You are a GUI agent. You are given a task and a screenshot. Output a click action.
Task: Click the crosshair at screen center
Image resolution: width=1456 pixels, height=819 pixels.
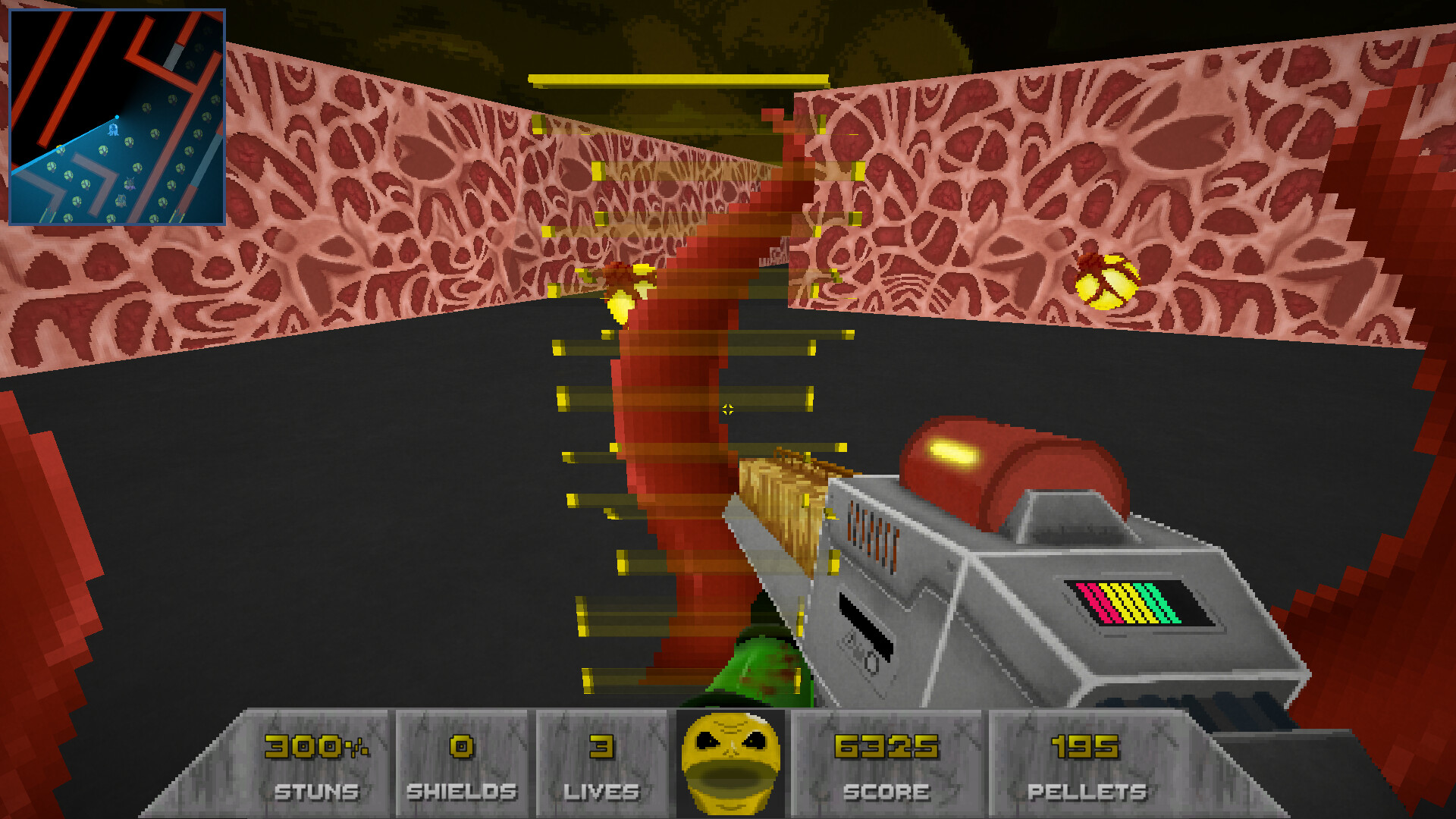726,409
